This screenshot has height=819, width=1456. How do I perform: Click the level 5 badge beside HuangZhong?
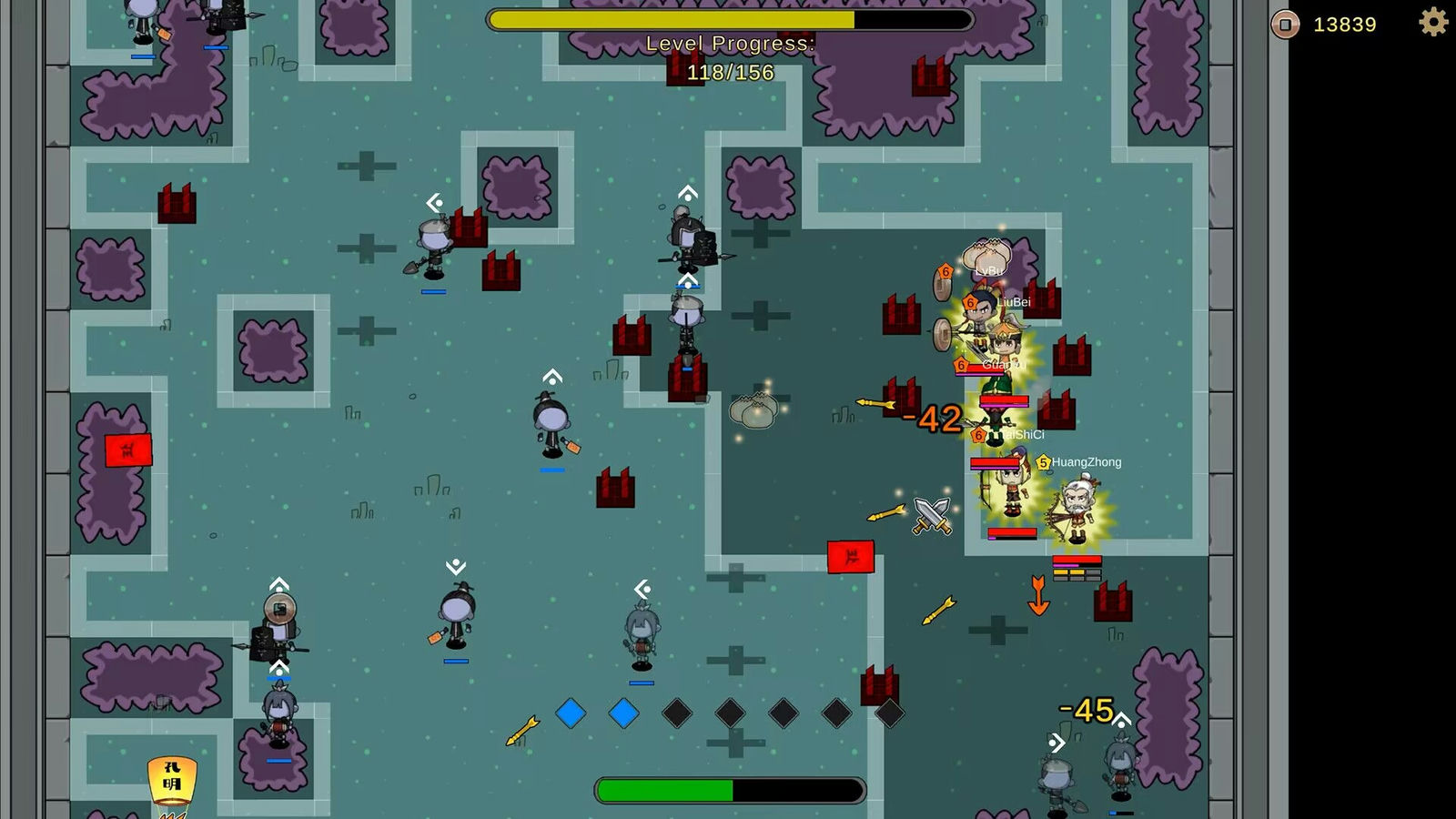click(1043, 462)
